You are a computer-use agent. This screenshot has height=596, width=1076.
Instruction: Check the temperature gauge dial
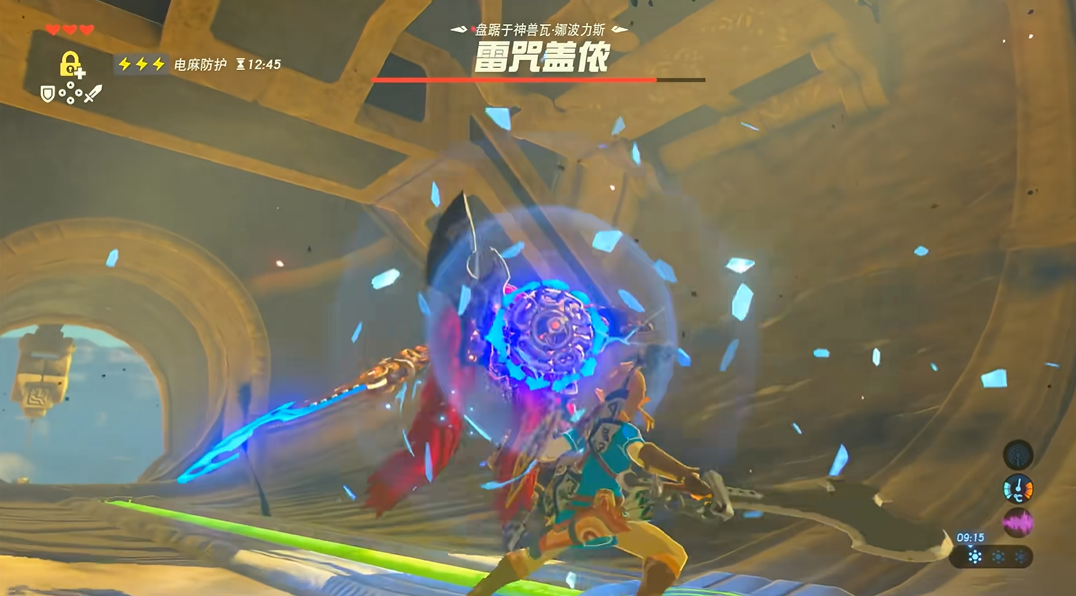[1018, 489]
